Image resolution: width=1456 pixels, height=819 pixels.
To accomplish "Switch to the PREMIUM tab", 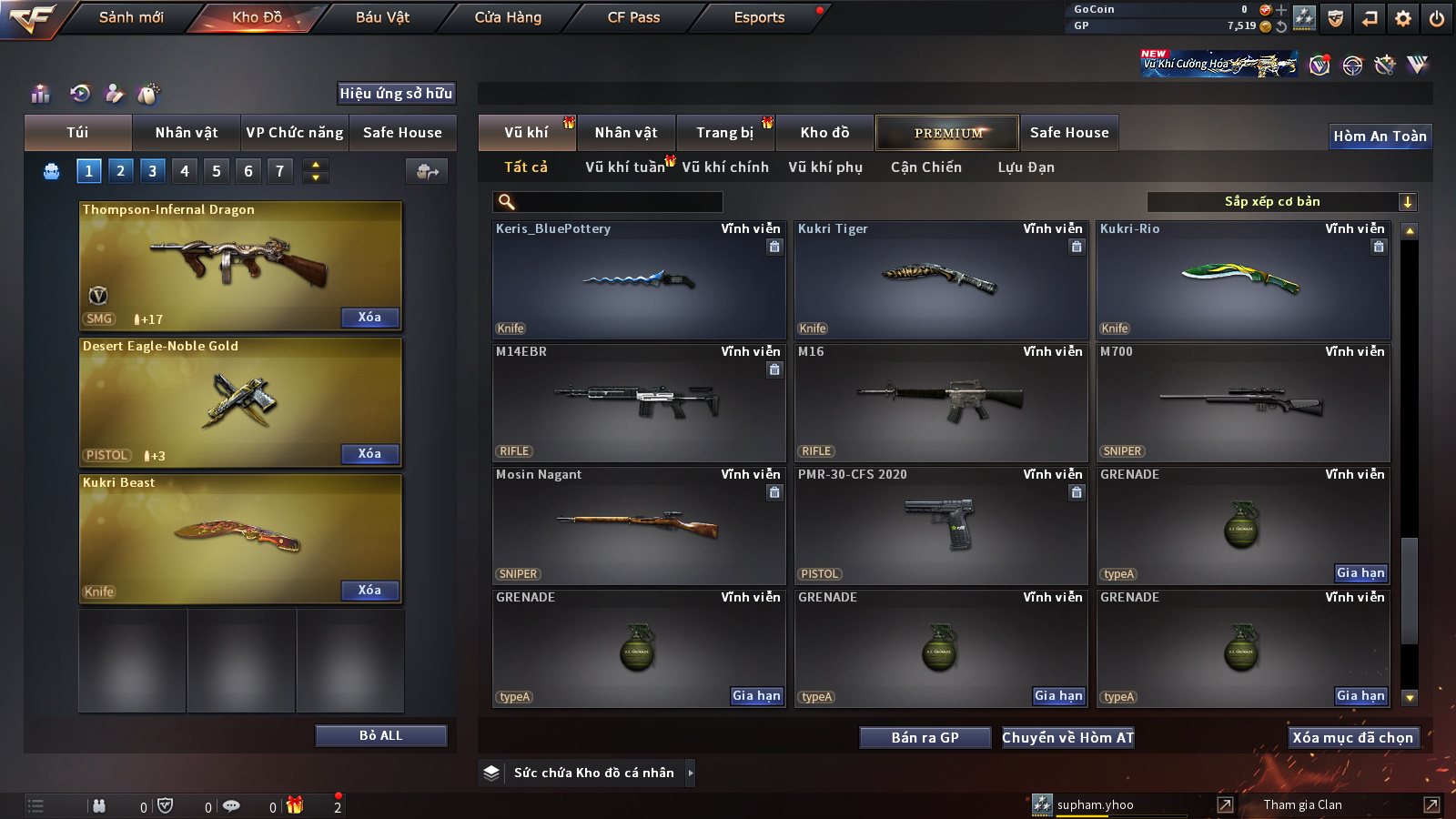I will [947, 133].
